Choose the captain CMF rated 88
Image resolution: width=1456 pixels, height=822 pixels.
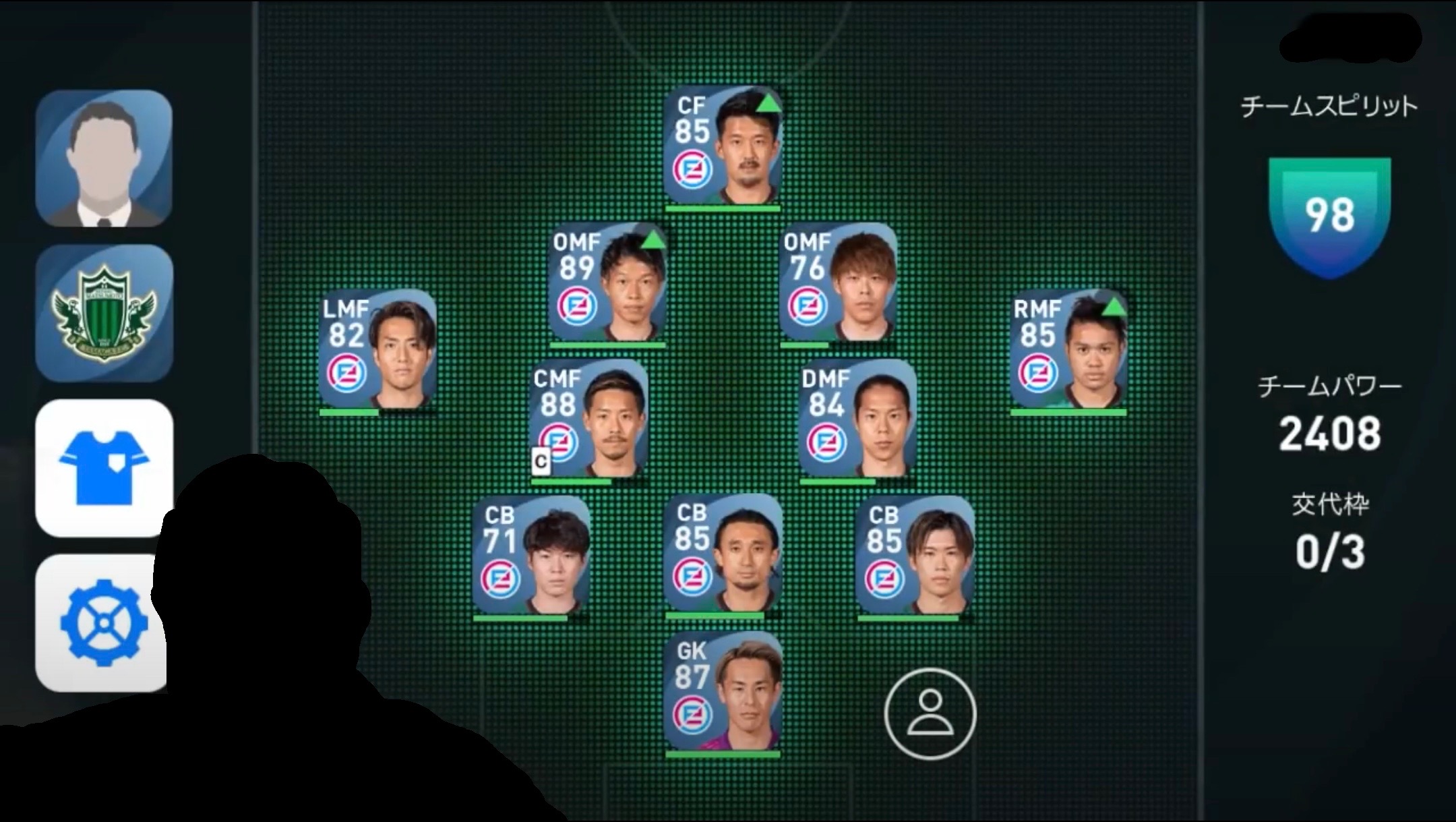pos(589,420)
